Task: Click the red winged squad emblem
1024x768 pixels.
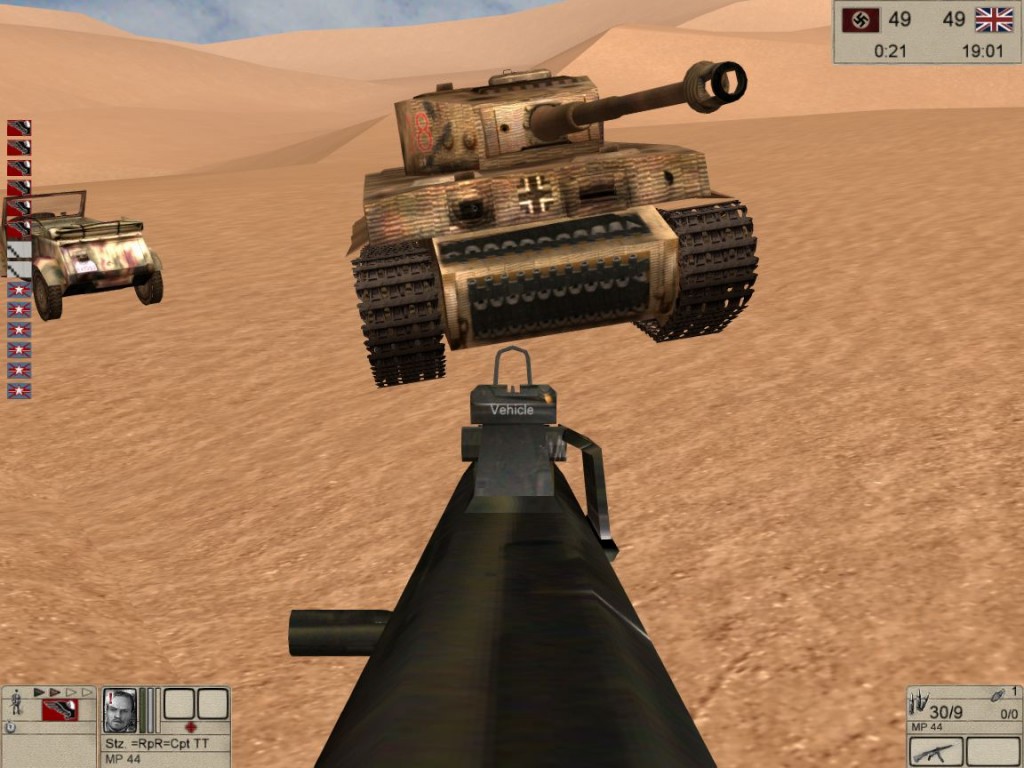Action: point(60,710)
